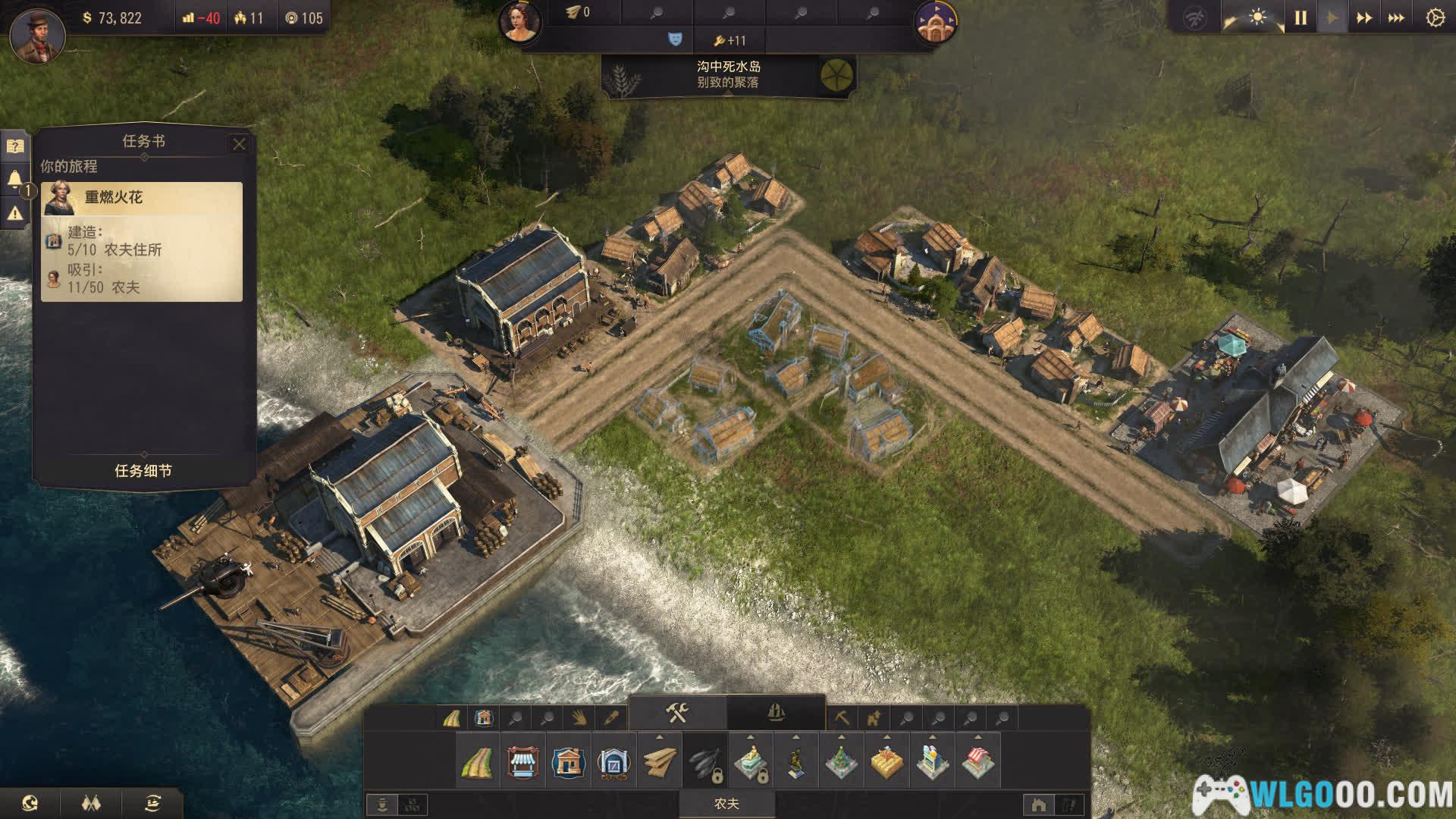The image size is (1456, 819).
Task: Open the warning alerts tab
Action: [15, 214]
